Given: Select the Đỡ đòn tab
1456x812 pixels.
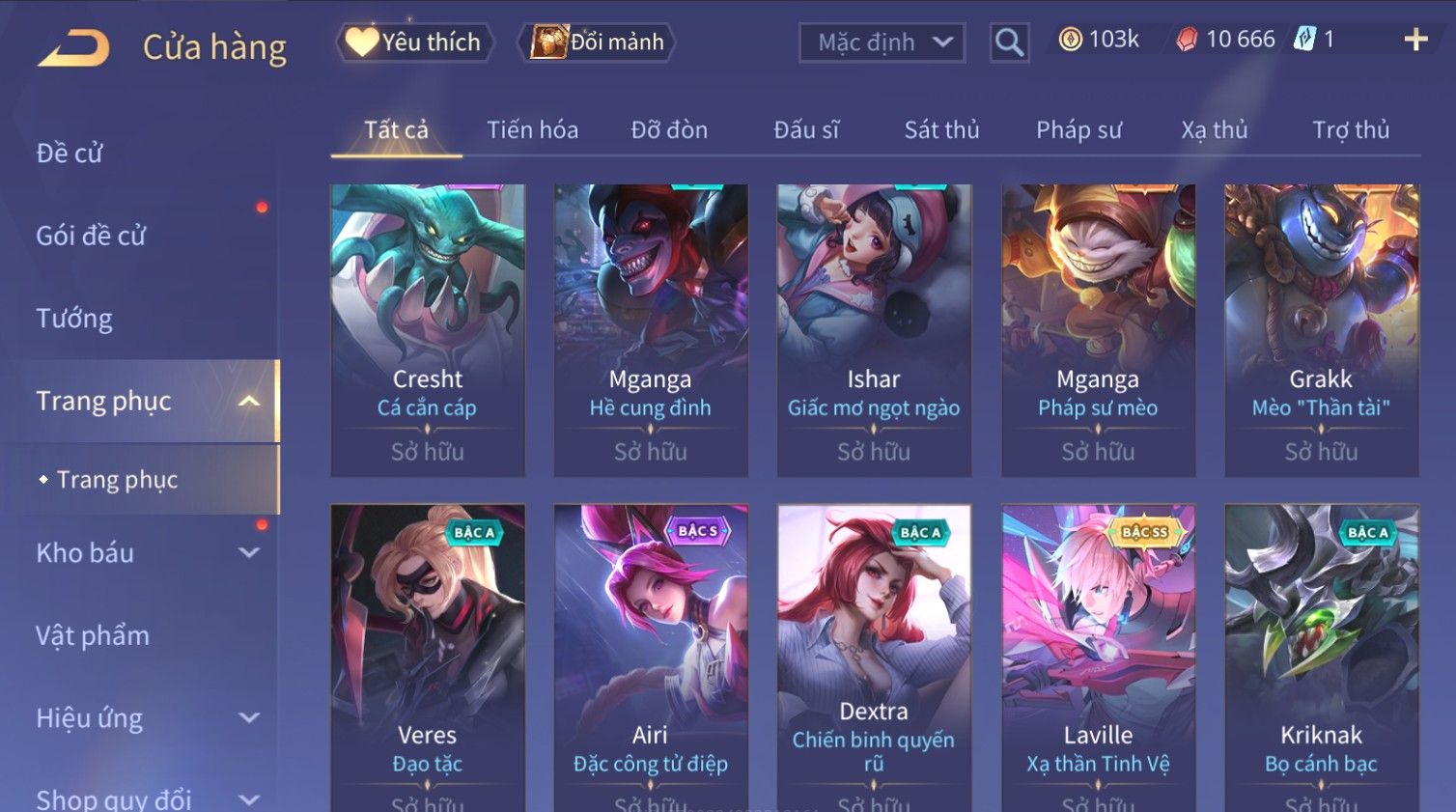Looking at the screenshot, I should (x=669, y=130).
